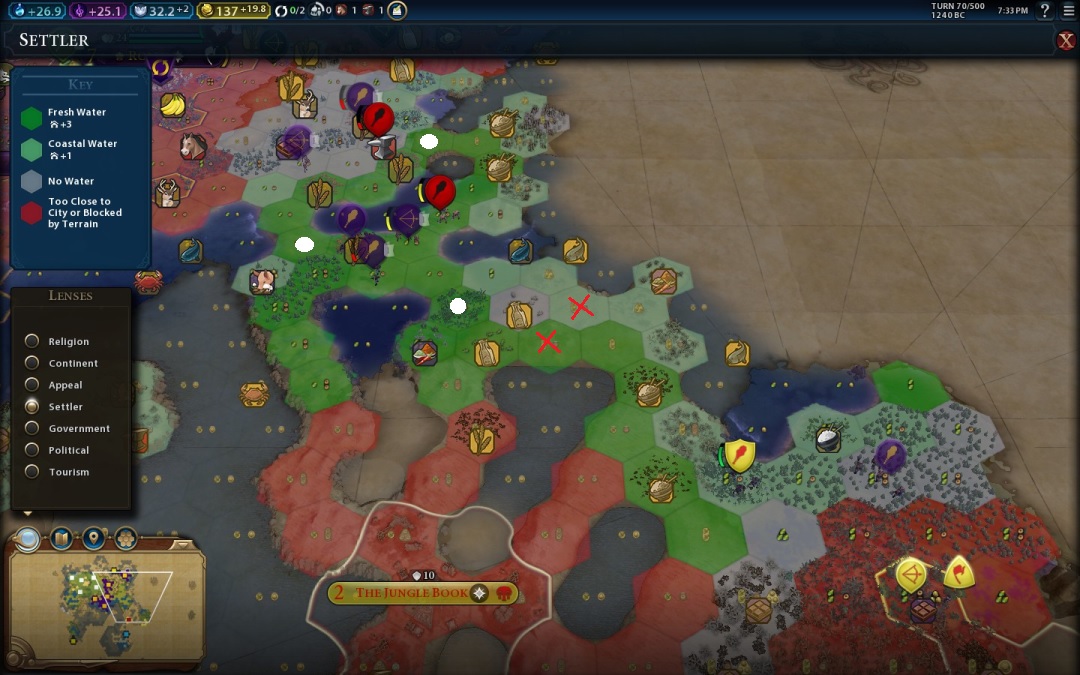Viewport: 1080px width, 675px height.
Task: Choose the Appeal lens option
Action: coord(33,385)
